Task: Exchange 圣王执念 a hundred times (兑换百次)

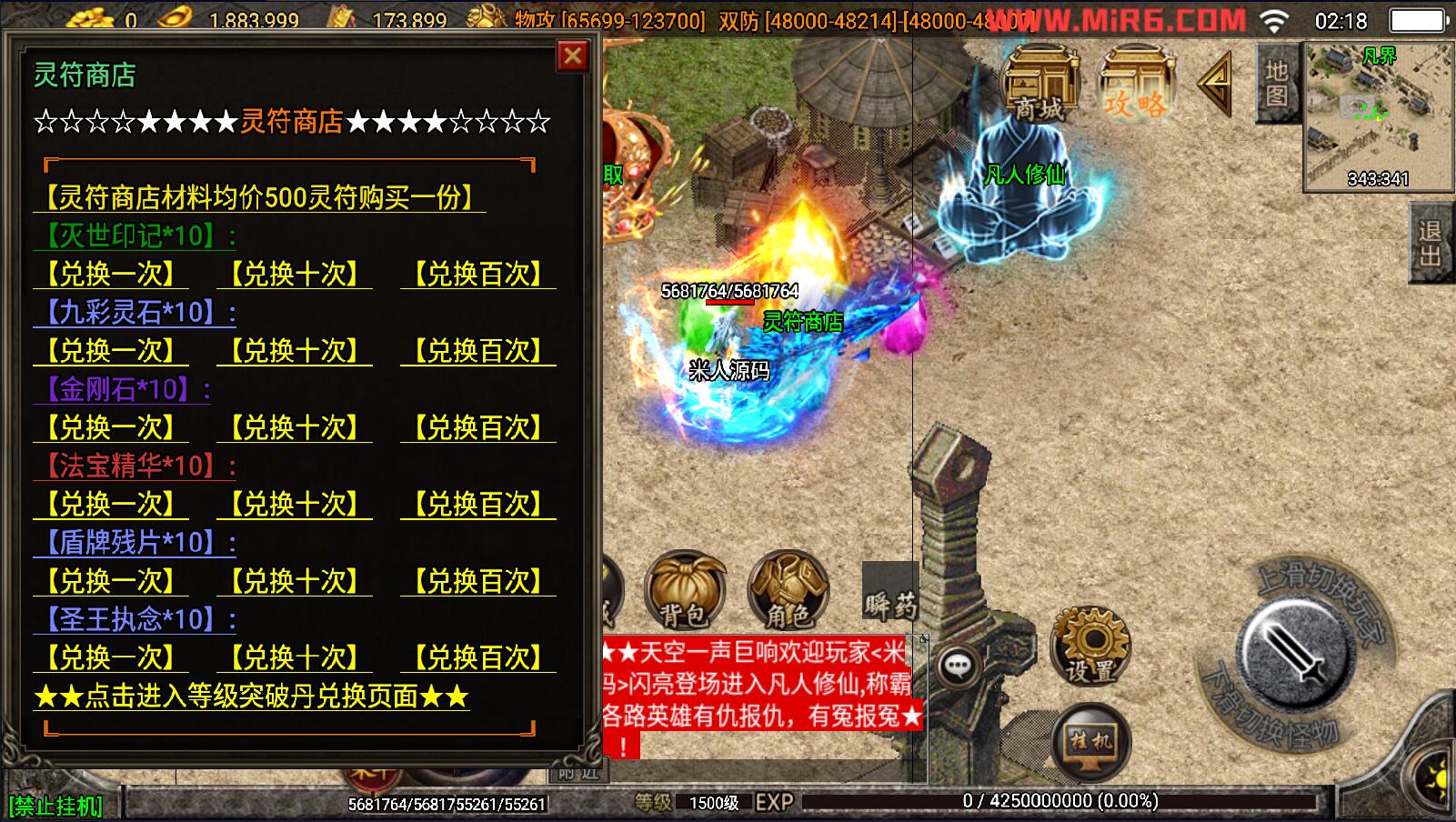Action: 478,657
